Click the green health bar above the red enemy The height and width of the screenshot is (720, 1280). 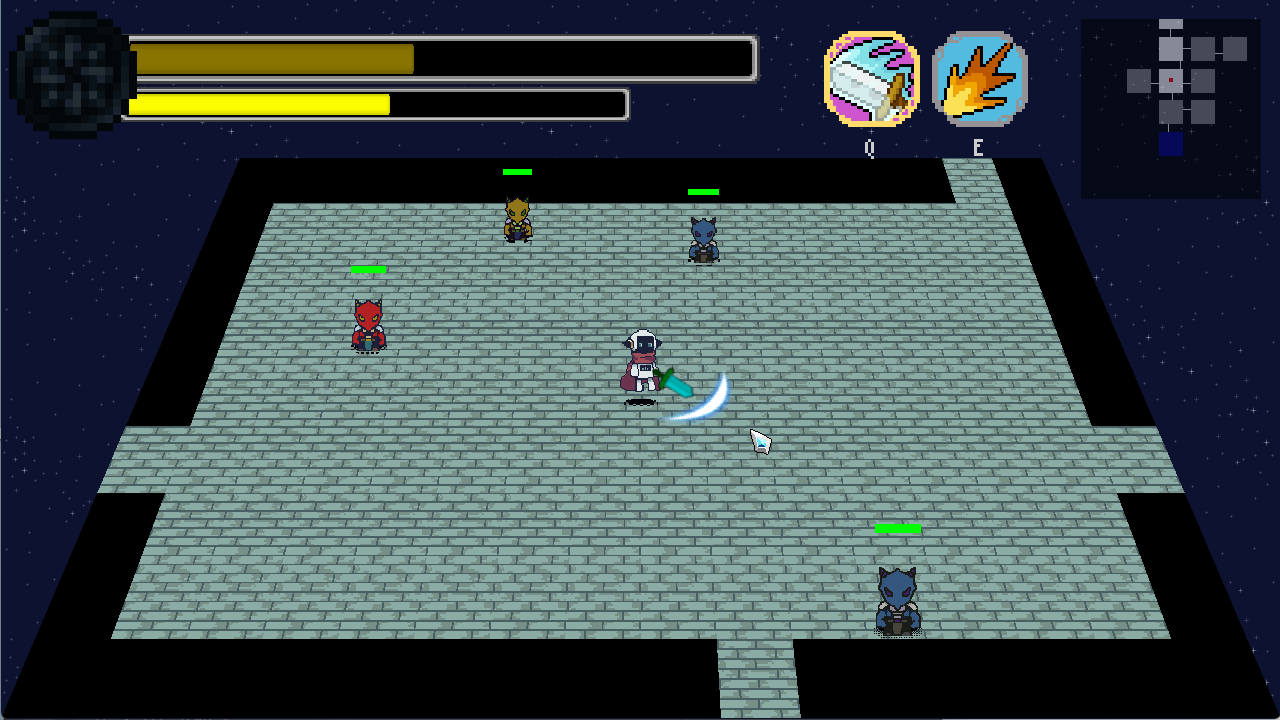tap(367, 268)
